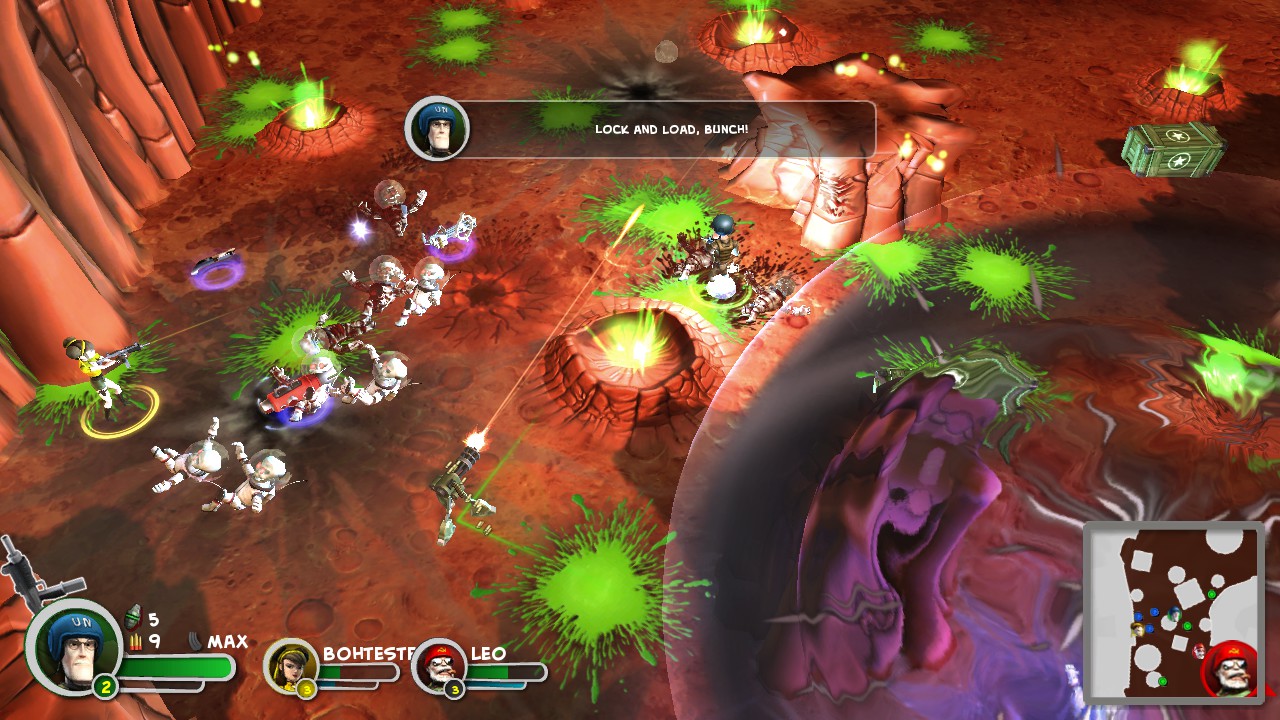Click the commander portrait in the speech bubble
Image resolution: width=1280 pixels, height=720 pixels.
click(437, 129)
